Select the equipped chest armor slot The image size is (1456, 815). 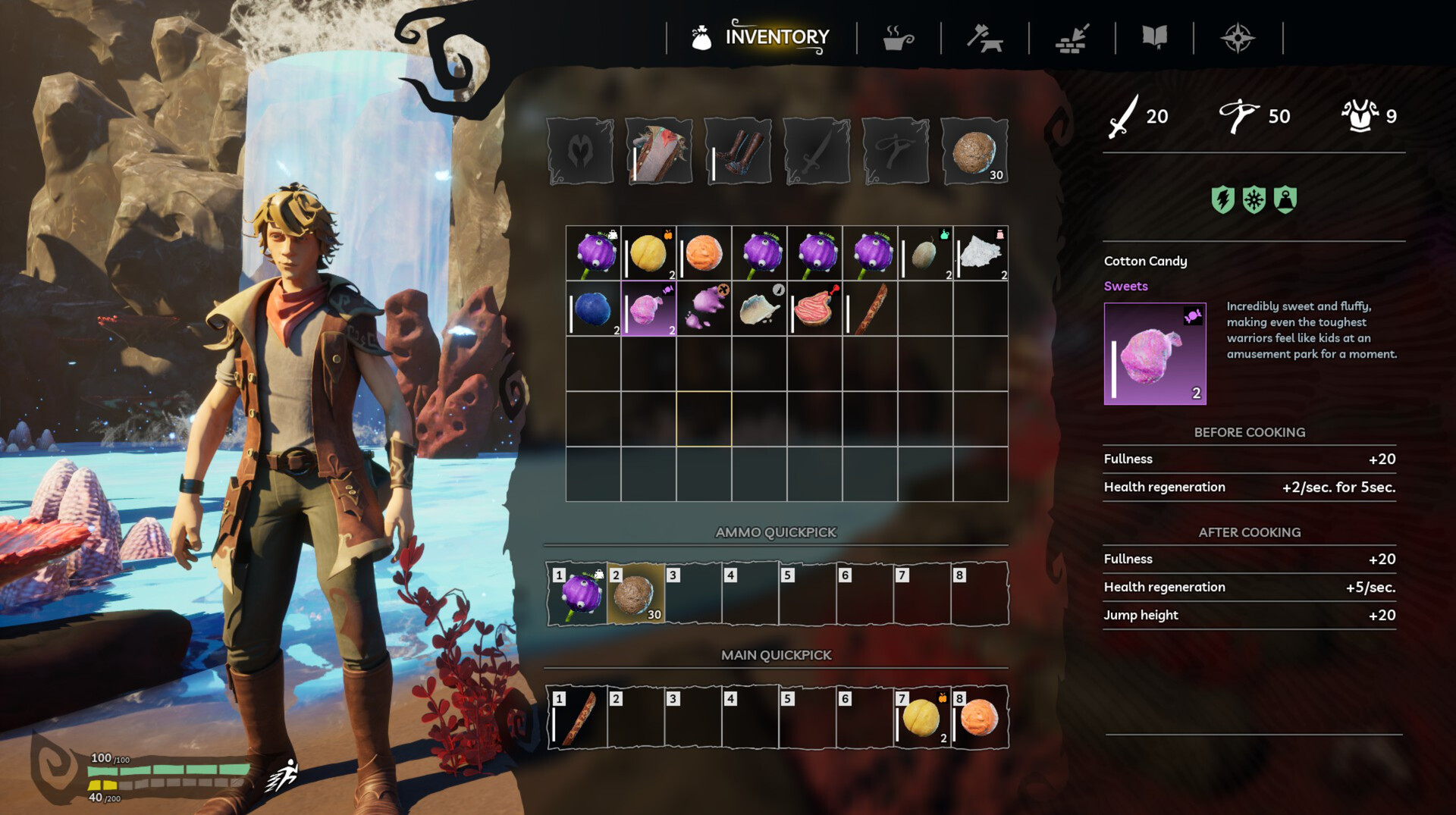click(x=659, y=150)
